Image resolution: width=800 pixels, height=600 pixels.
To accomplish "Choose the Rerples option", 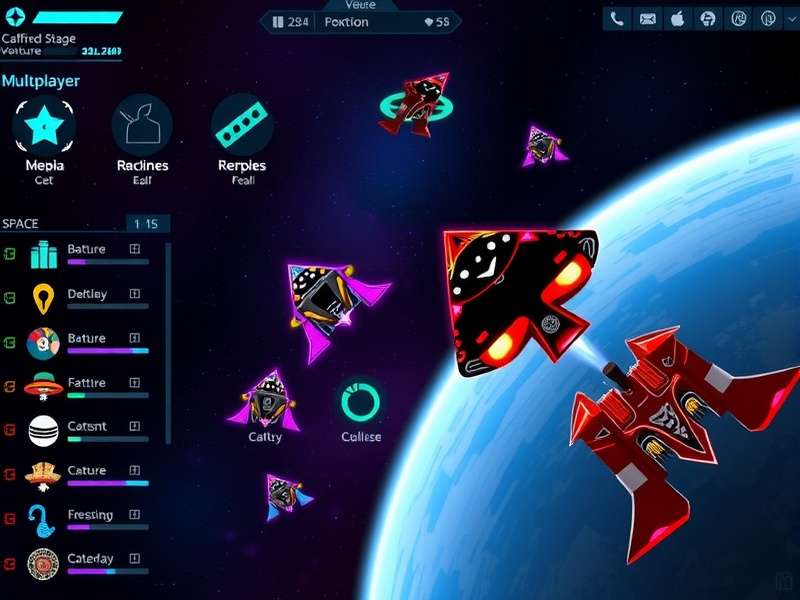I will (x=242, y=124).
